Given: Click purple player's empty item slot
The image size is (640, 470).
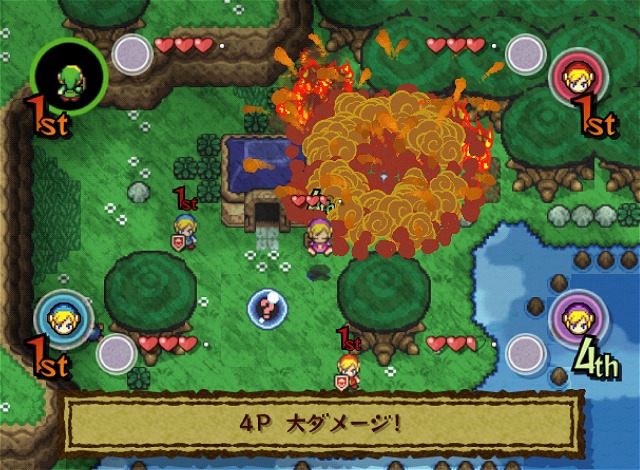Looking at the screenshot, I should click(525, 353).
